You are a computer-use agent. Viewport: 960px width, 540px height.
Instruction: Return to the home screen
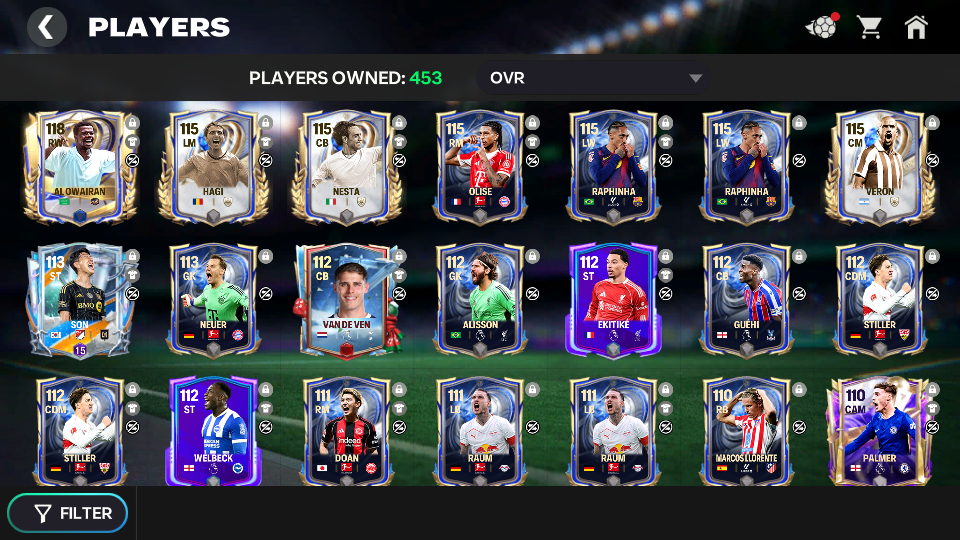(916, 27)
